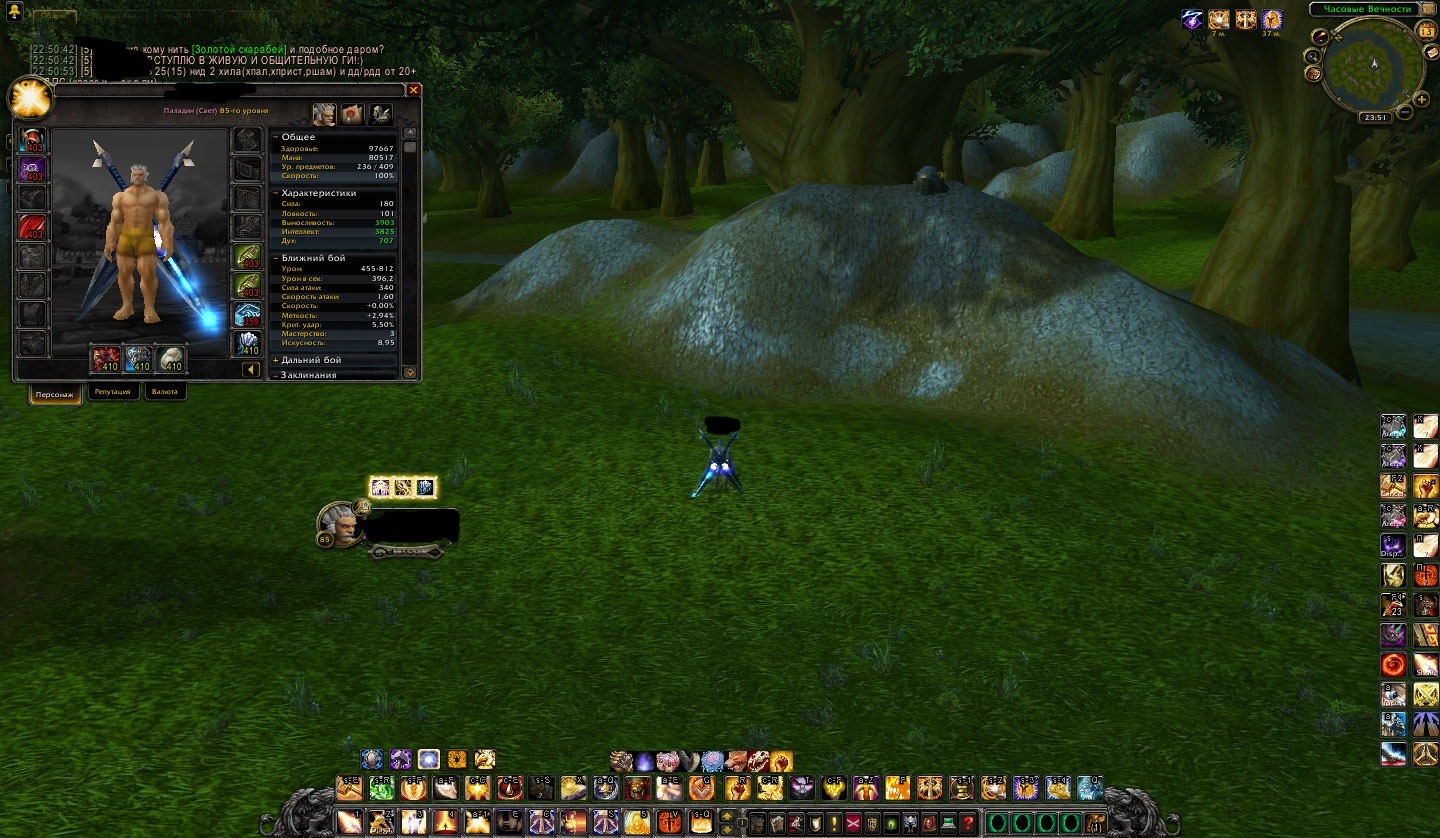The width and height of the screenshot is (1440, 838).
Task: Select the Персонаж tab
Action: 55,393
